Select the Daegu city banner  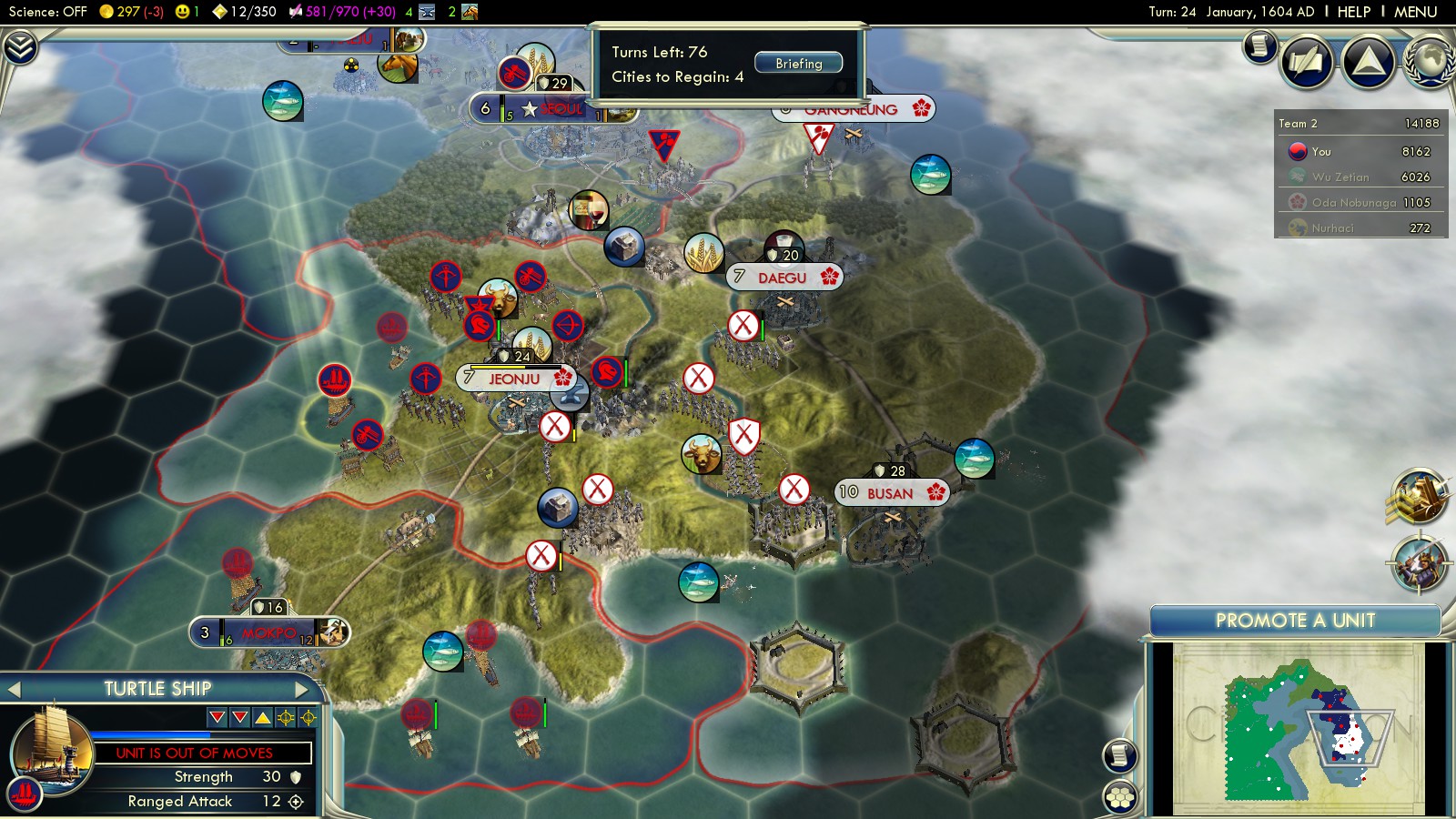click(784, 278)
